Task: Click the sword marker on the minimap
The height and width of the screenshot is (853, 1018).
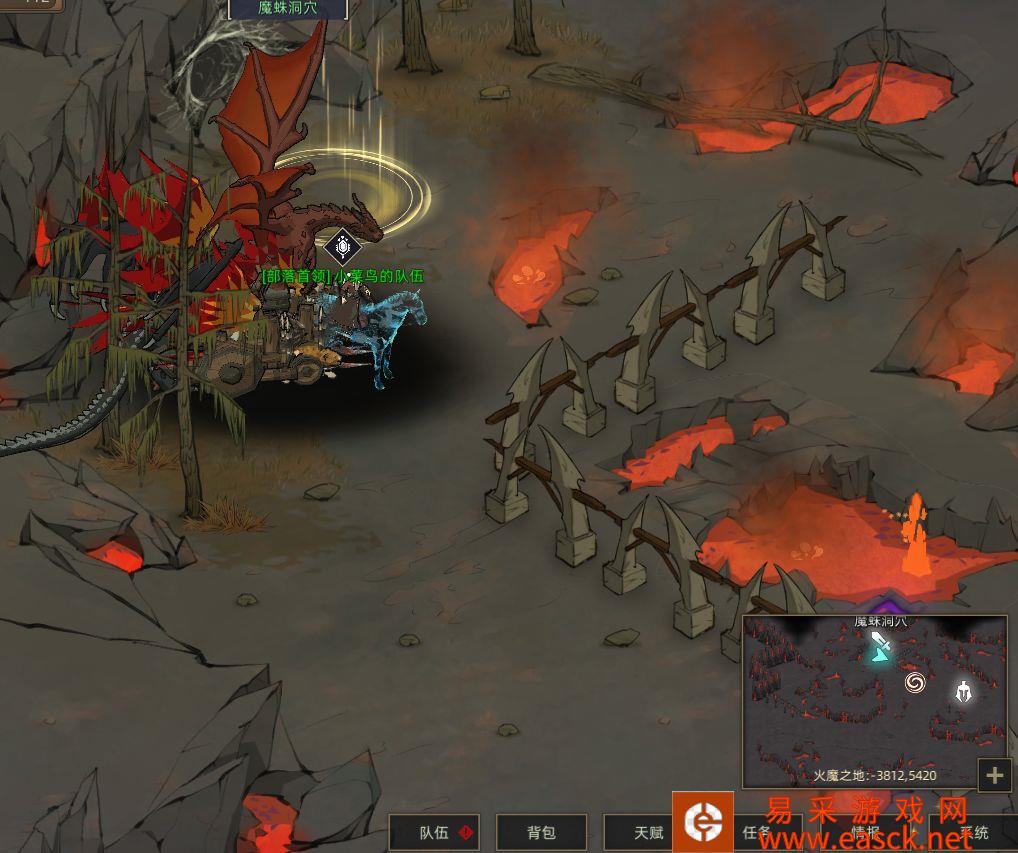Action: click(x=880, y=646)
